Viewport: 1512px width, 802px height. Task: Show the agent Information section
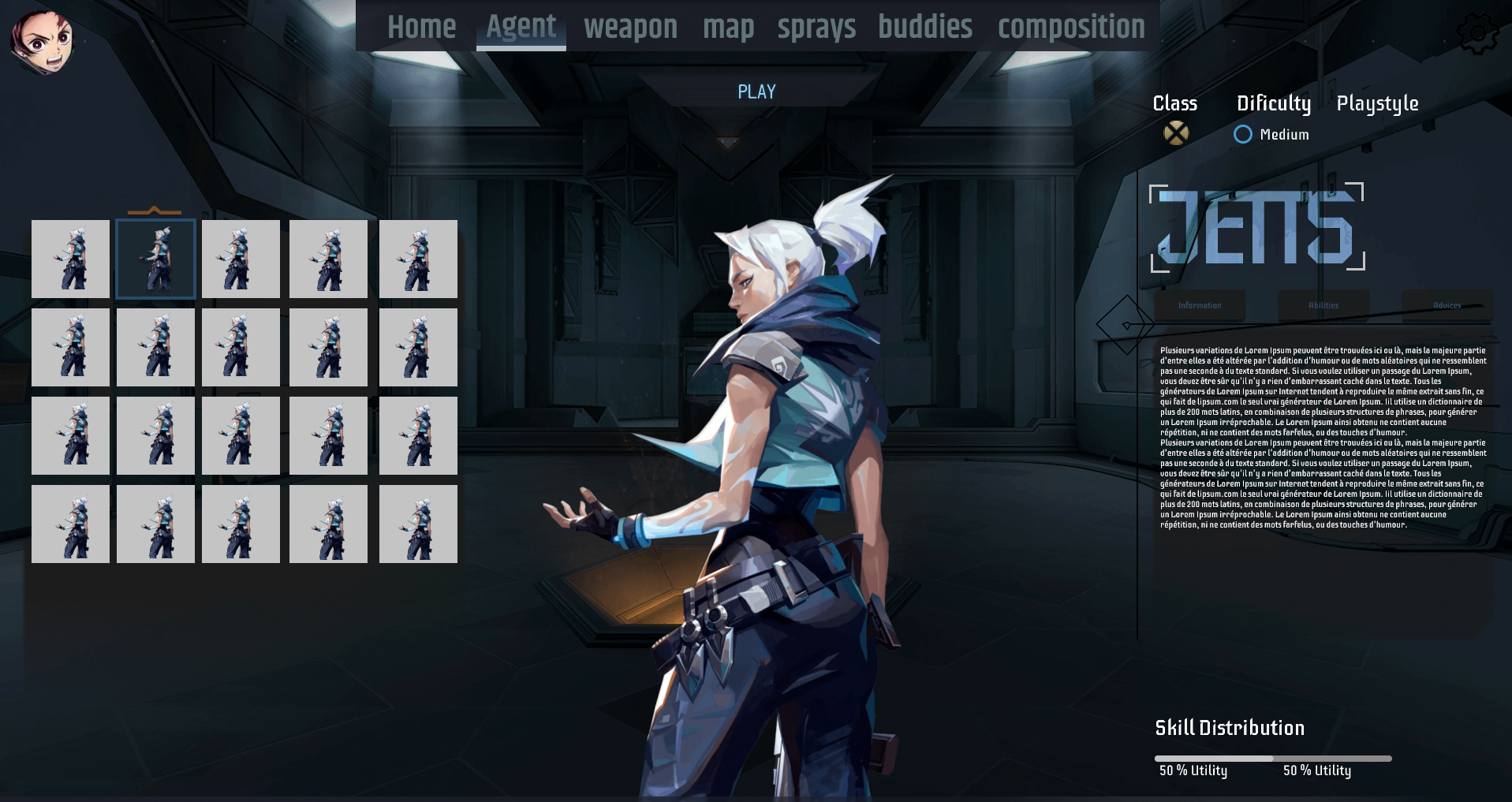(x=1199, y=305)
